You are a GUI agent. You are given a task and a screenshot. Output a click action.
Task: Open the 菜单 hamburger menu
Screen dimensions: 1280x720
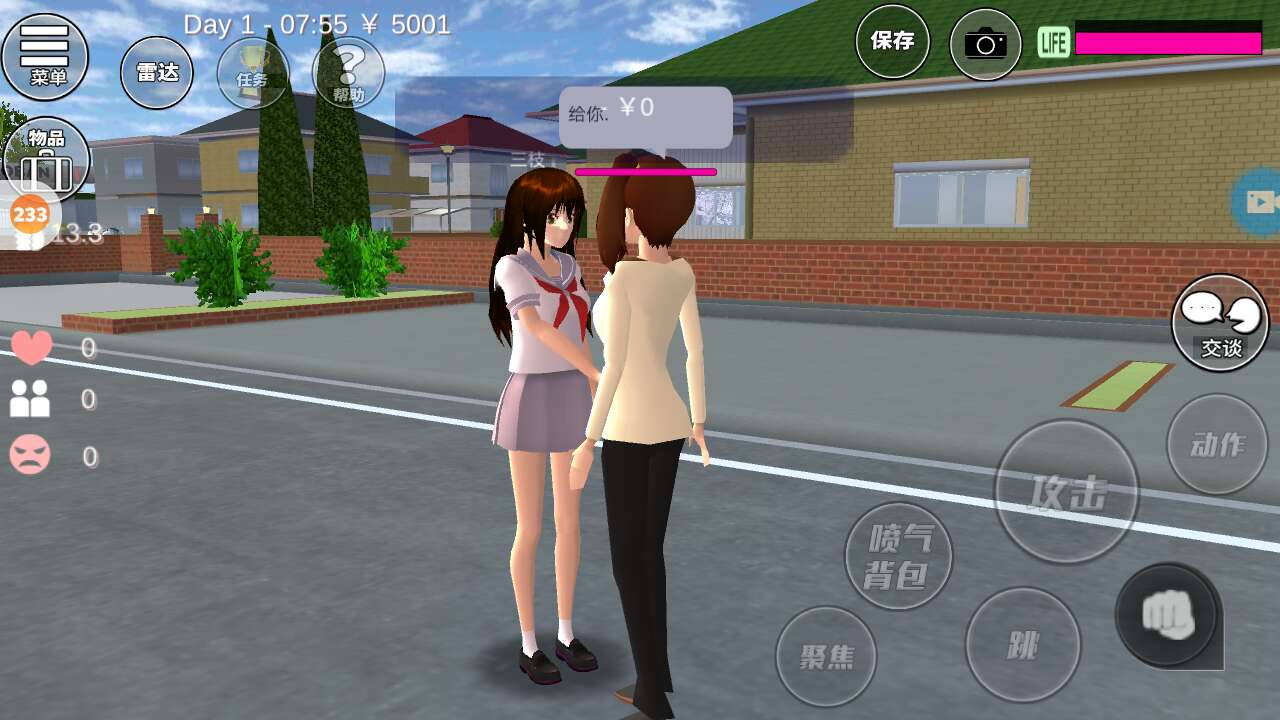[x=45, y=55]
